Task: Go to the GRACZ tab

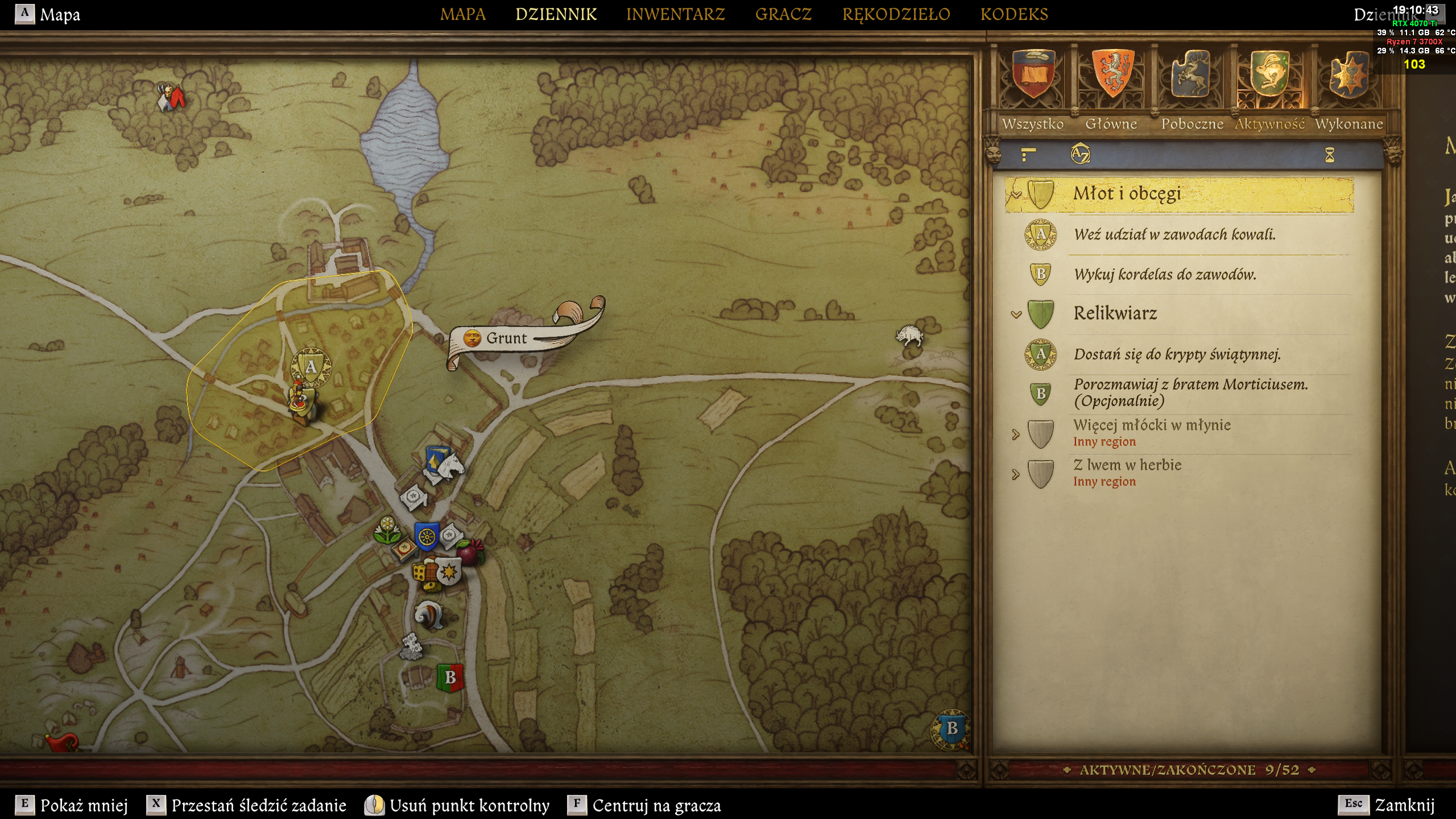Action: pyautogui.click(x=783, y=14)
